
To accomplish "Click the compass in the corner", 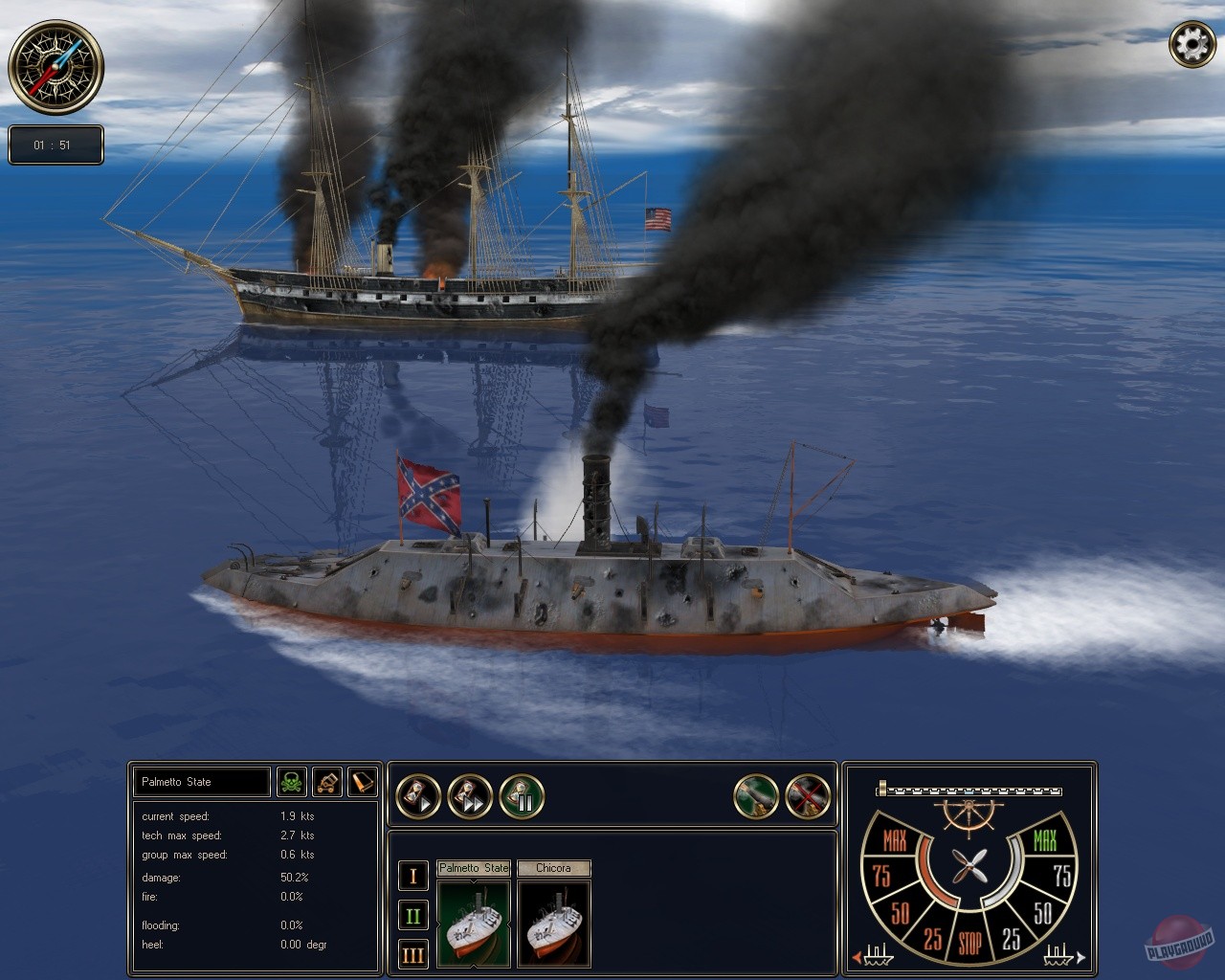I will [x=56, y=66].
